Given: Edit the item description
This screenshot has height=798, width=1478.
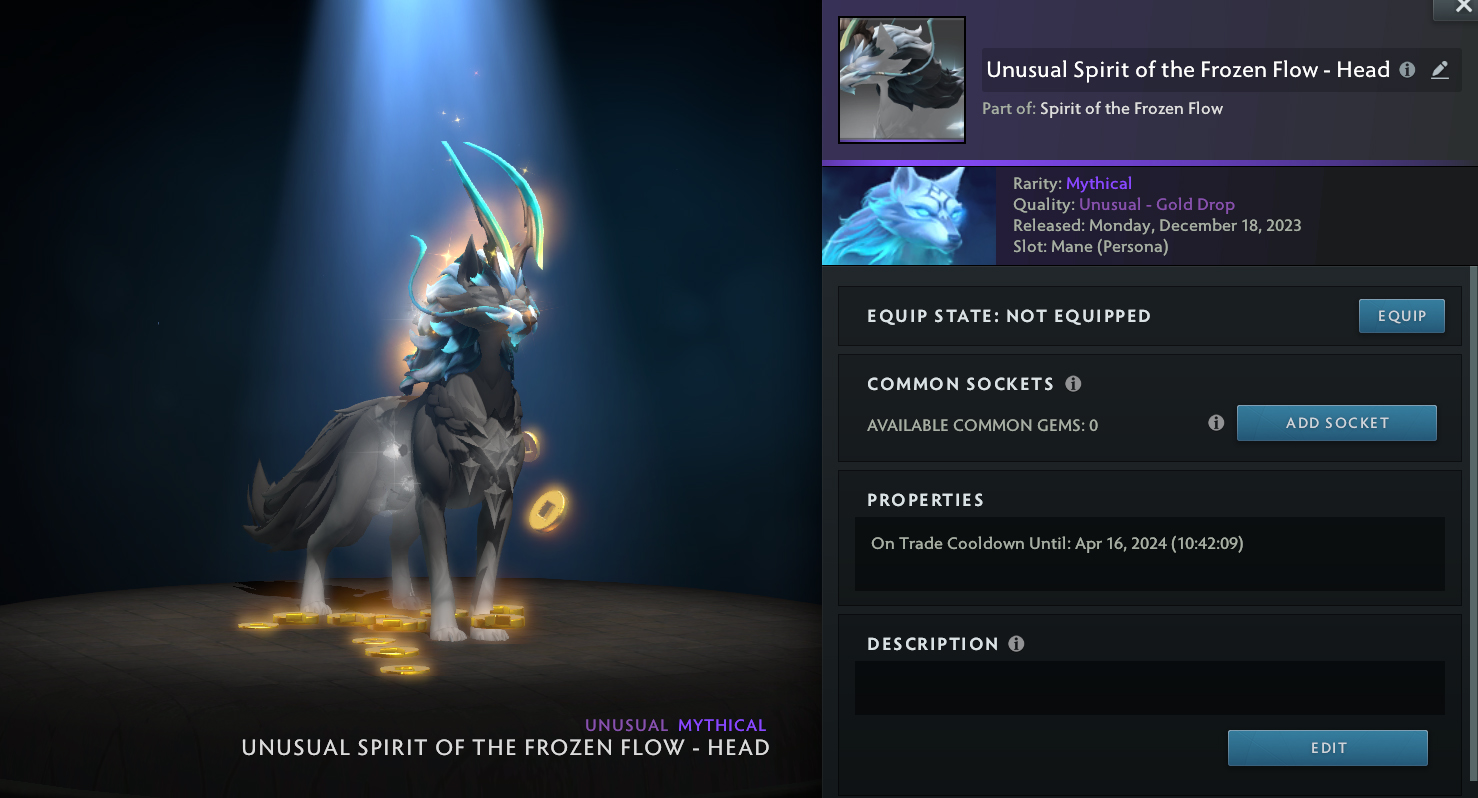Looking at the screenshot, I should click(x=1327, y=748).
